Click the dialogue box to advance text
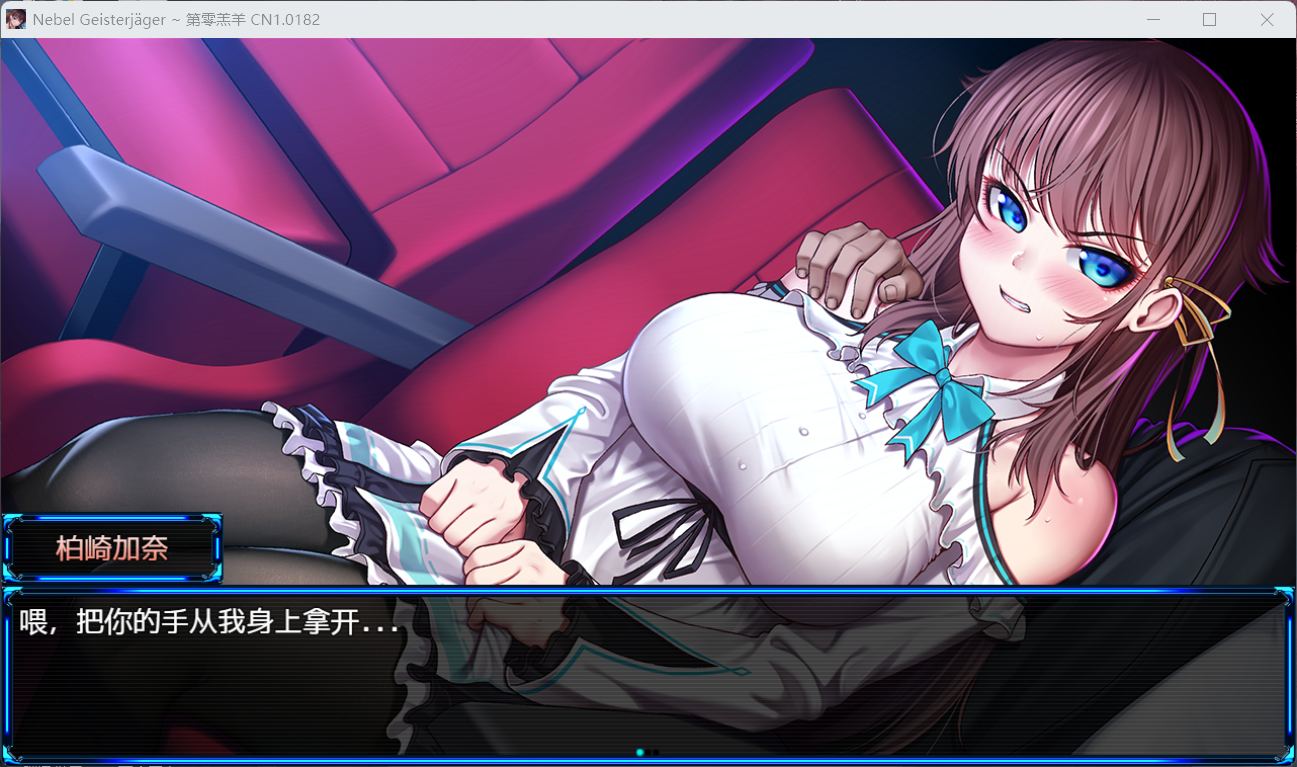 point(648,675)
